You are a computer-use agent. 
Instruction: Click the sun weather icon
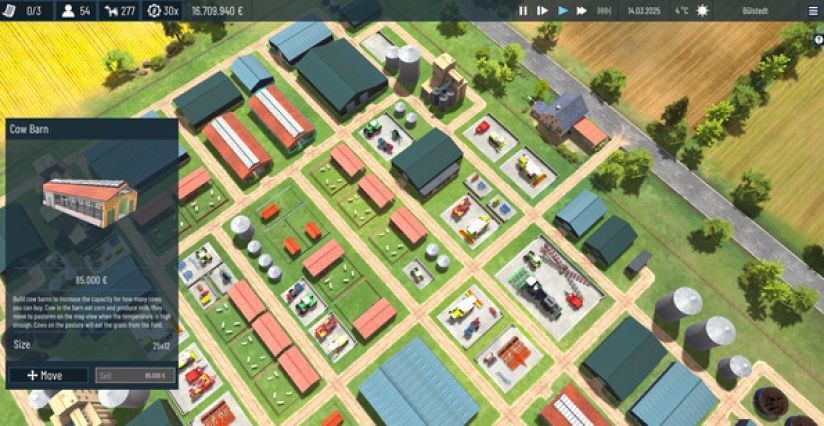click(x=702, y=11)
